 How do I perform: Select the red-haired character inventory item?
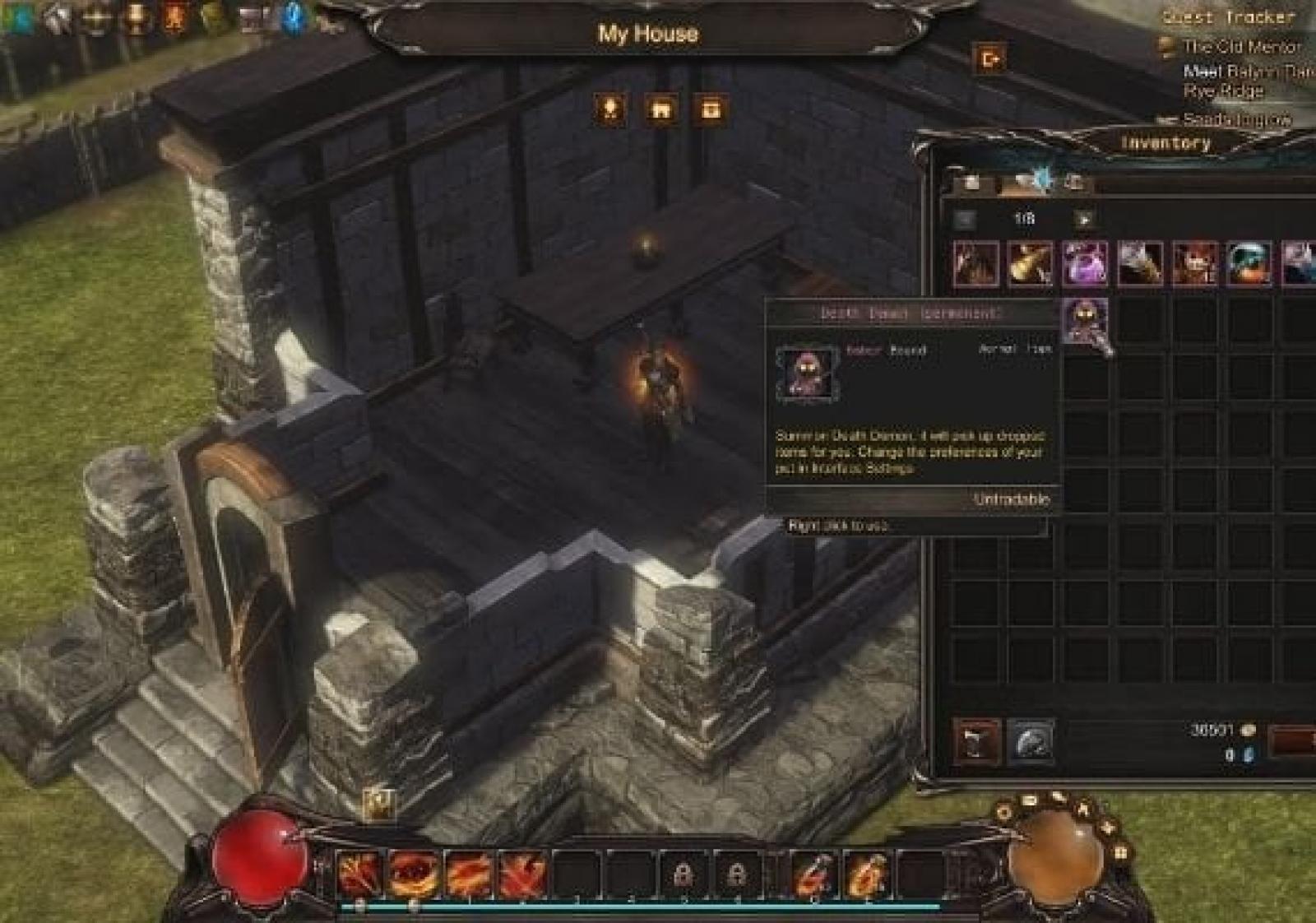[x=1194, y=264]
